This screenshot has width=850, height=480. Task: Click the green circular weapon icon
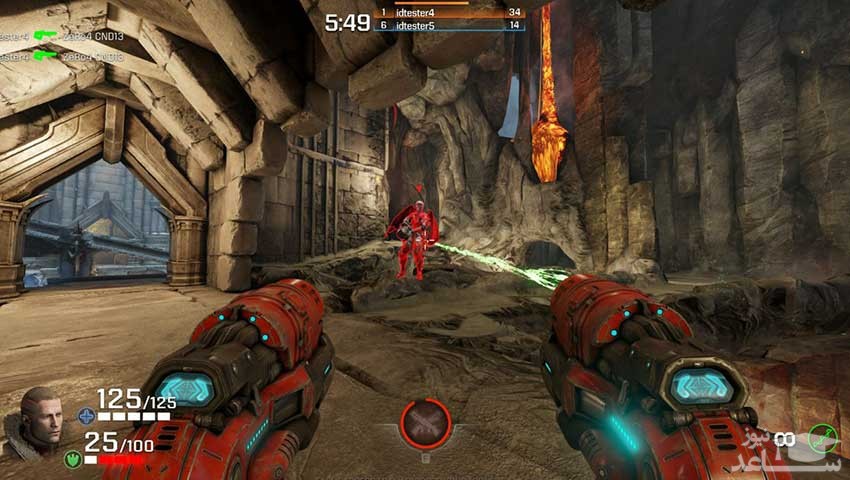point(823,438)
